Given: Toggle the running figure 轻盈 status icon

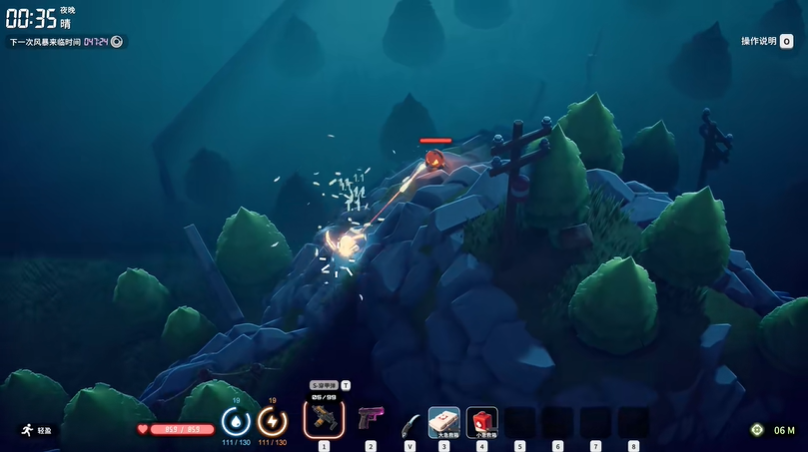Looking at the screenshot, I should [x=27, y=429].
